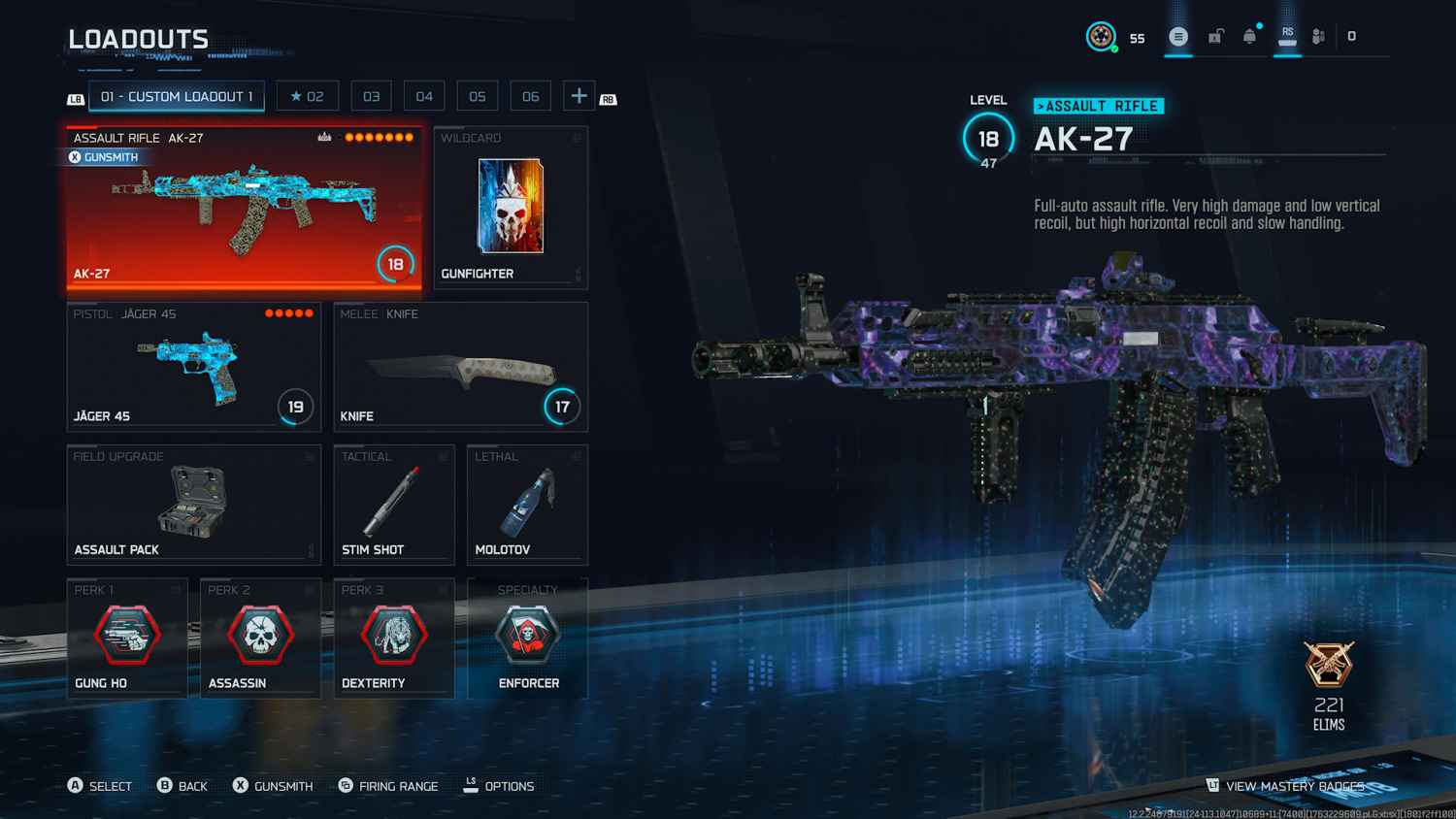Click the plus to create a new loadout
1456x819 pixels.
tap(578, 95)
